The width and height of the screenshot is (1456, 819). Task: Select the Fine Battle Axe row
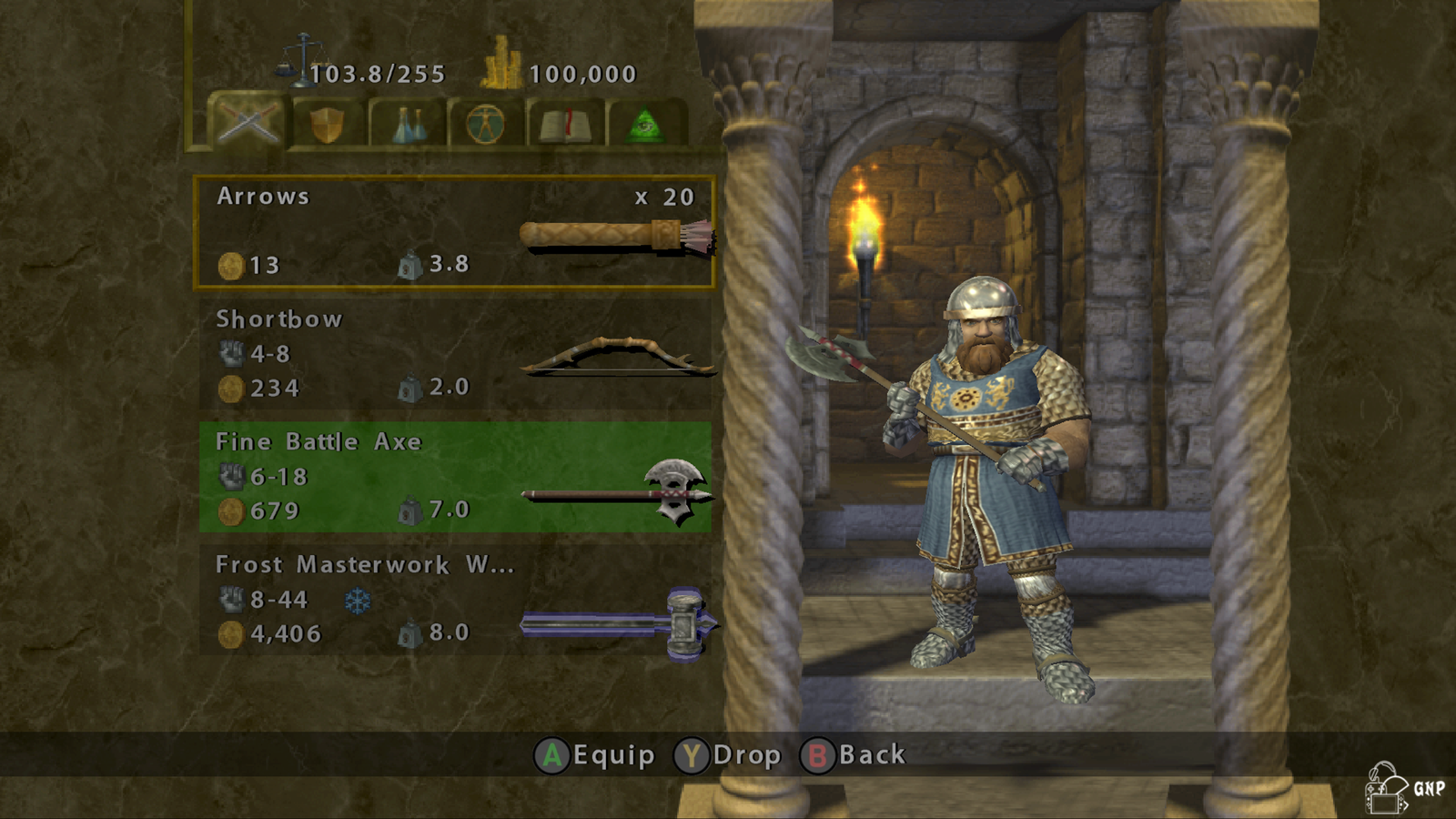coord(454,477)
